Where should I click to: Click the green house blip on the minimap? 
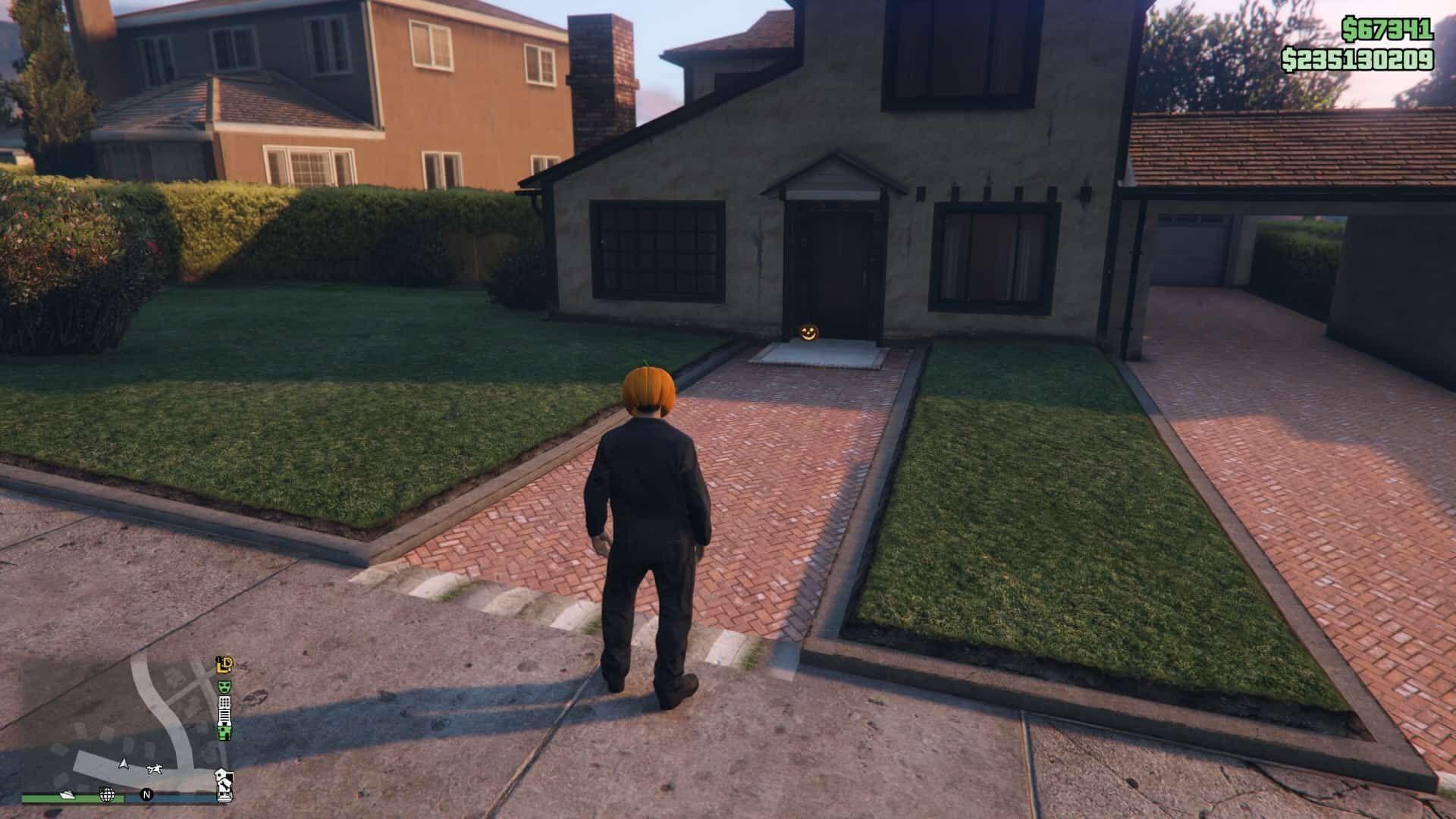coord(224,733)
